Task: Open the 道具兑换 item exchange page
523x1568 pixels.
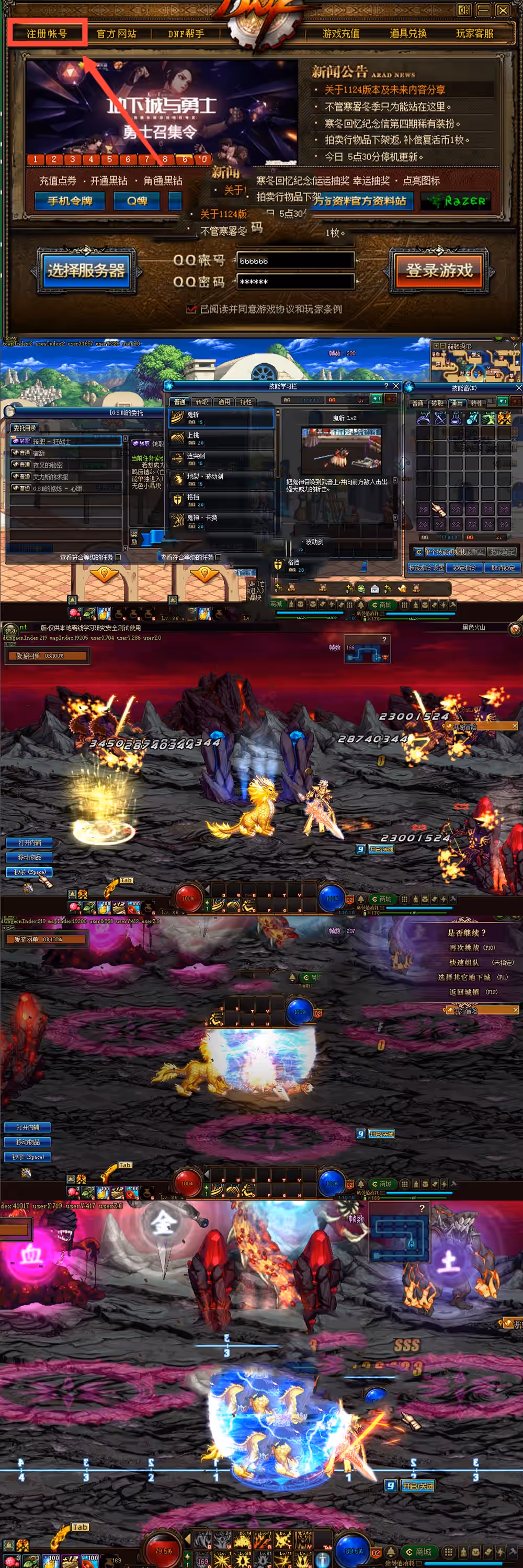Action: [x=408, y=33]
